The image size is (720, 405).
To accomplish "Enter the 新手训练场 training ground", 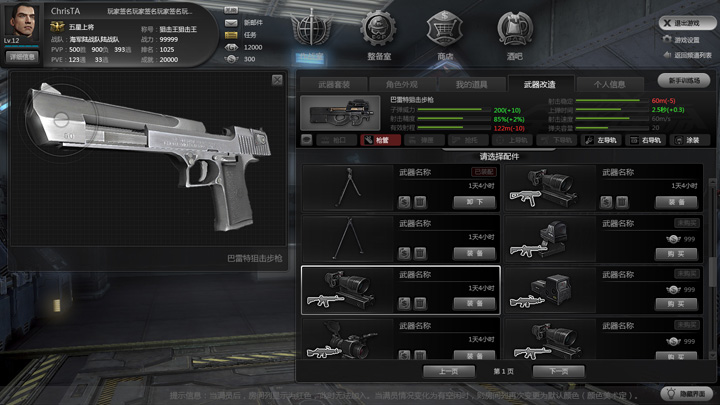I will (685, 80).
